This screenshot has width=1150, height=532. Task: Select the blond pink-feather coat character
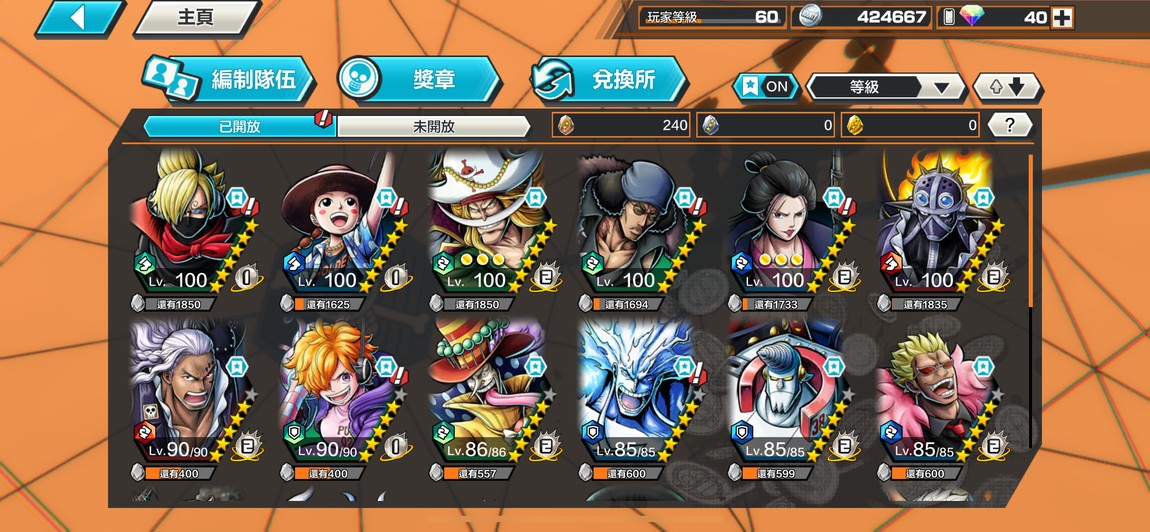coord(935,395)
